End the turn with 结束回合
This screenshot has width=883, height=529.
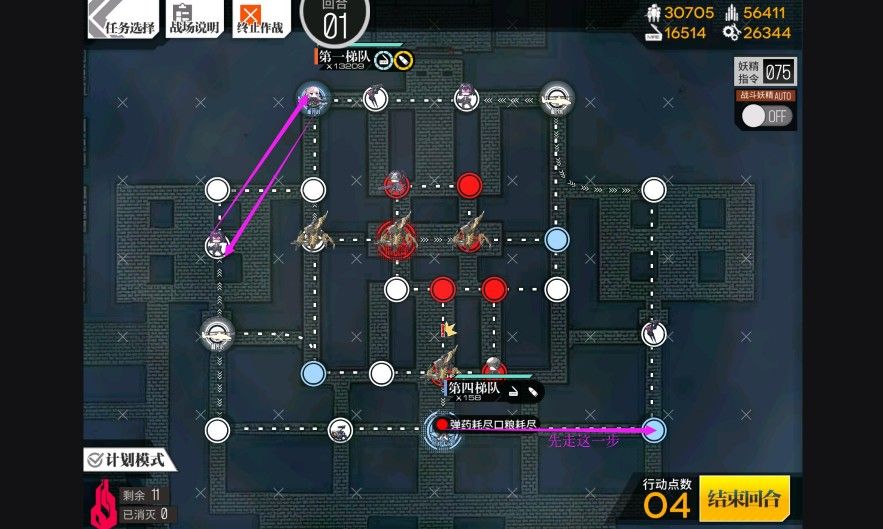coord(744,497)
